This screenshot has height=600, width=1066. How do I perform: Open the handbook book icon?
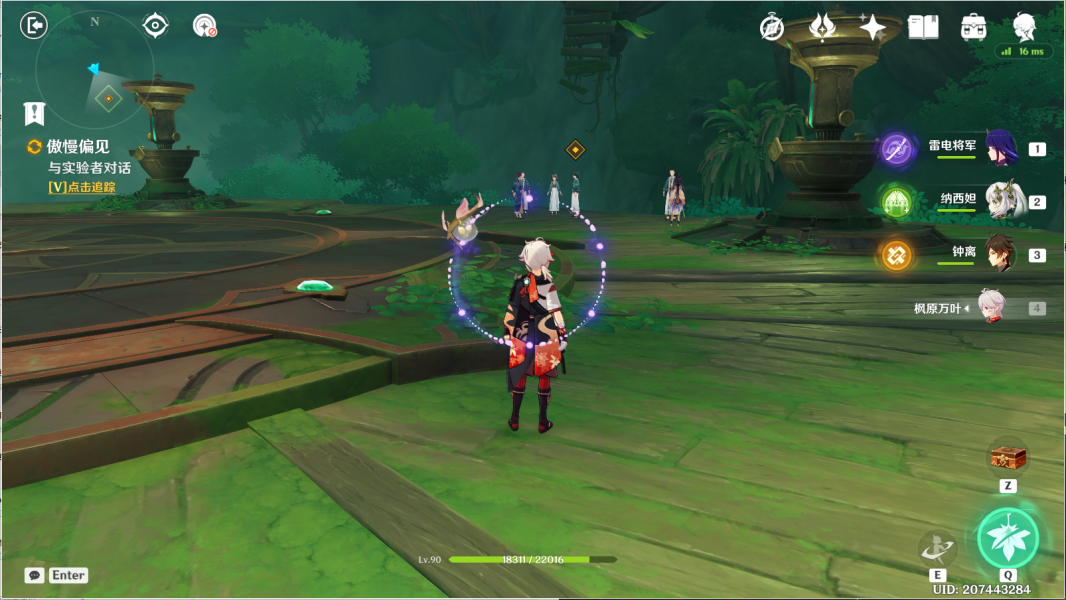point(923,27)
